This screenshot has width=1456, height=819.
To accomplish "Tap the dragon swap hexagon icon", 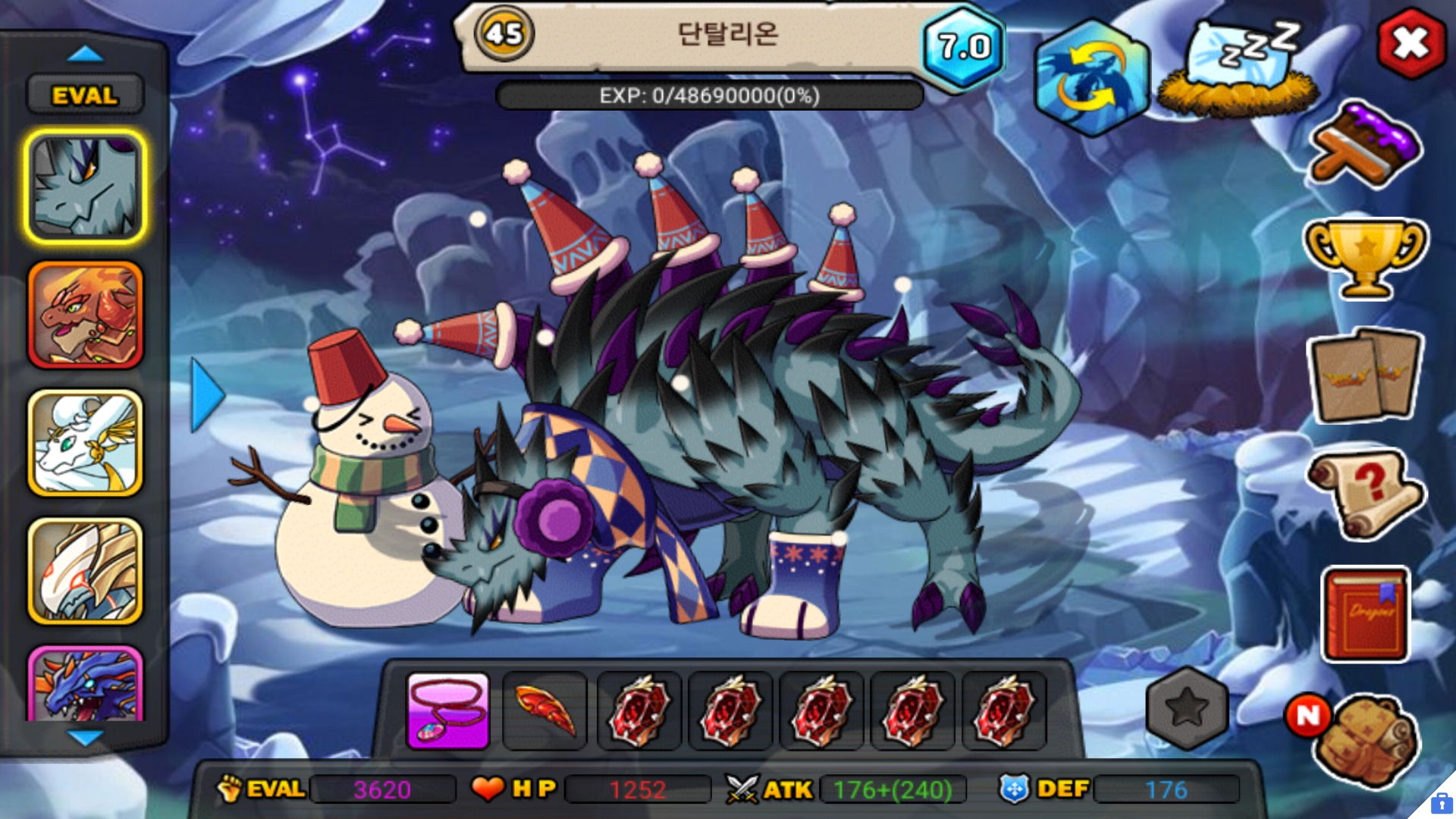I will (1092, 77).
